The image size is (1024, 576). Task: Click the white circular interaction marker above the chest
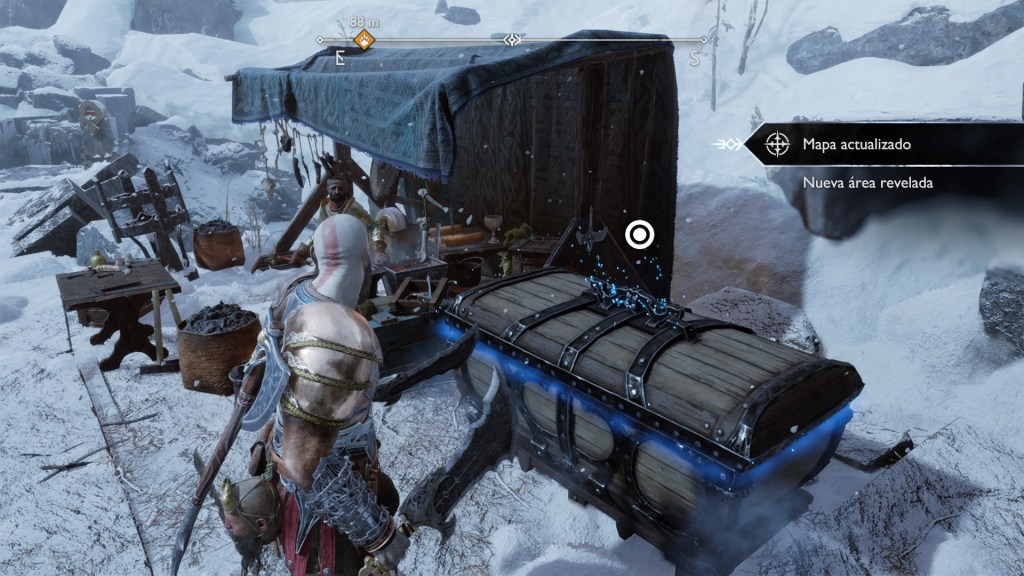639,235
